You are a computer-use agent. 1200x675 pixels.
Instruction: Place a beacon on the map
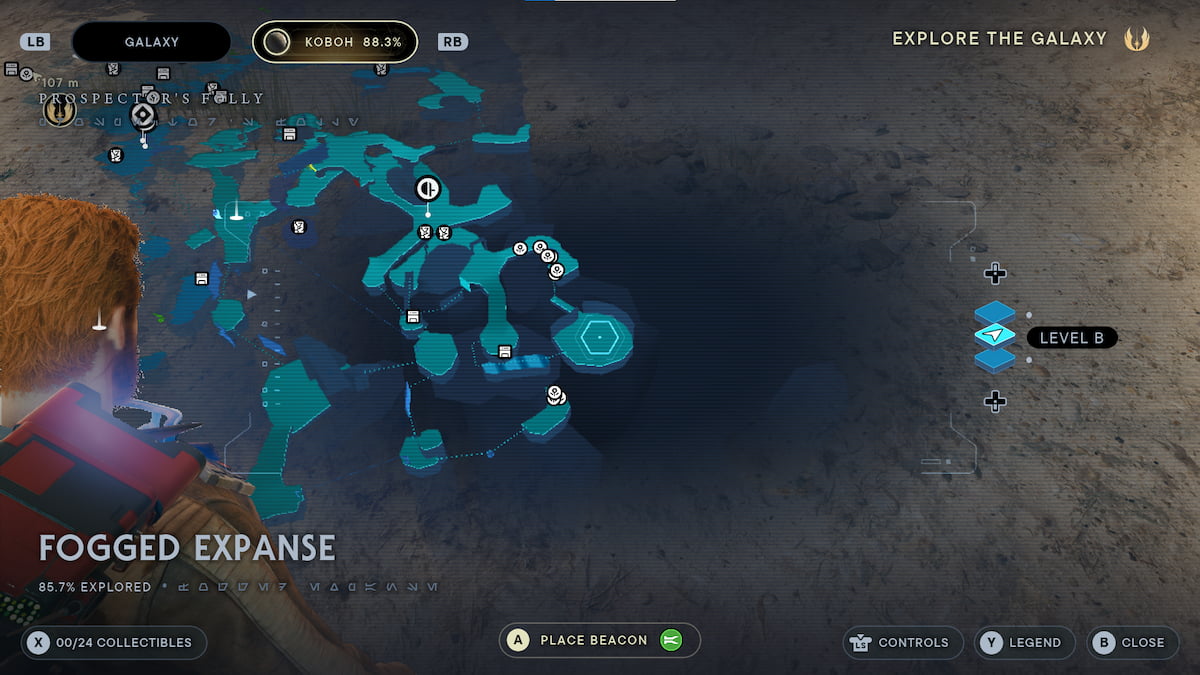click(x=599, y=640)
